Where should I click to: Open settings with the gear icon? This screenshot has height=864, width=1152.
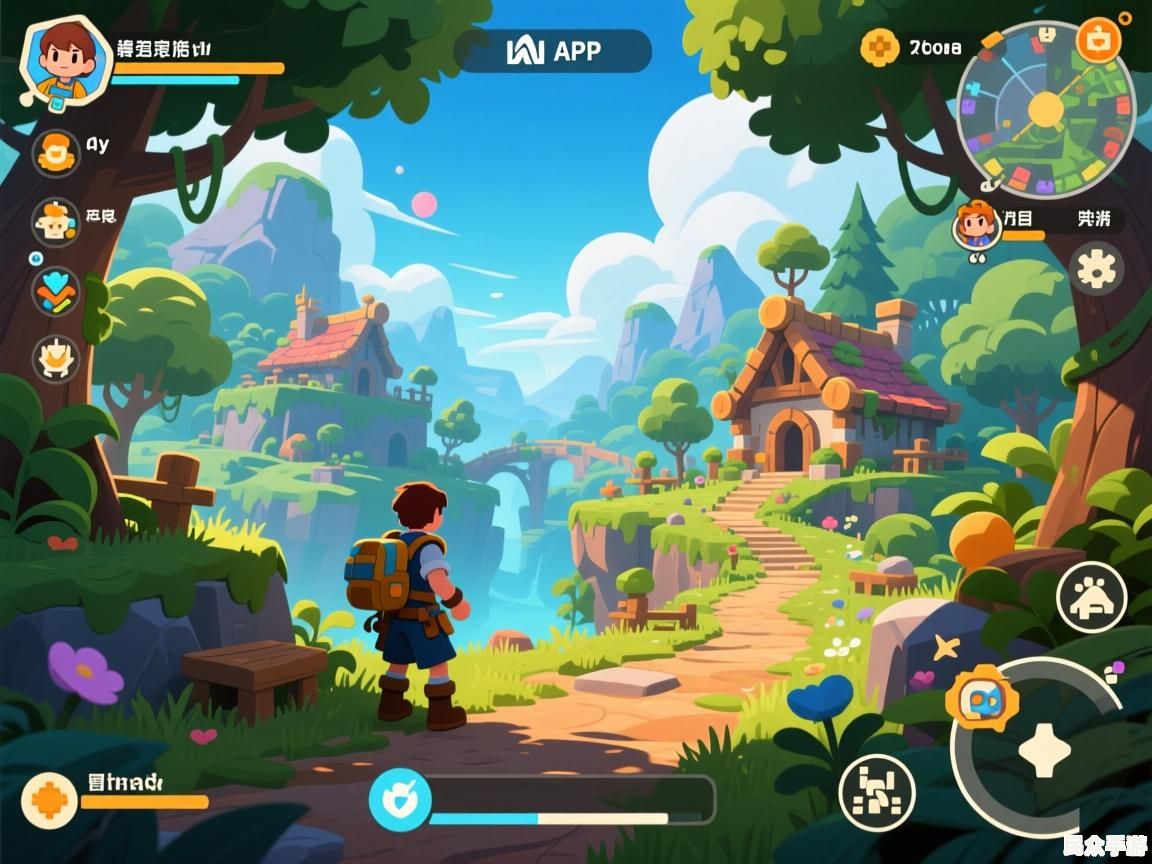[x=1096, y=268]
